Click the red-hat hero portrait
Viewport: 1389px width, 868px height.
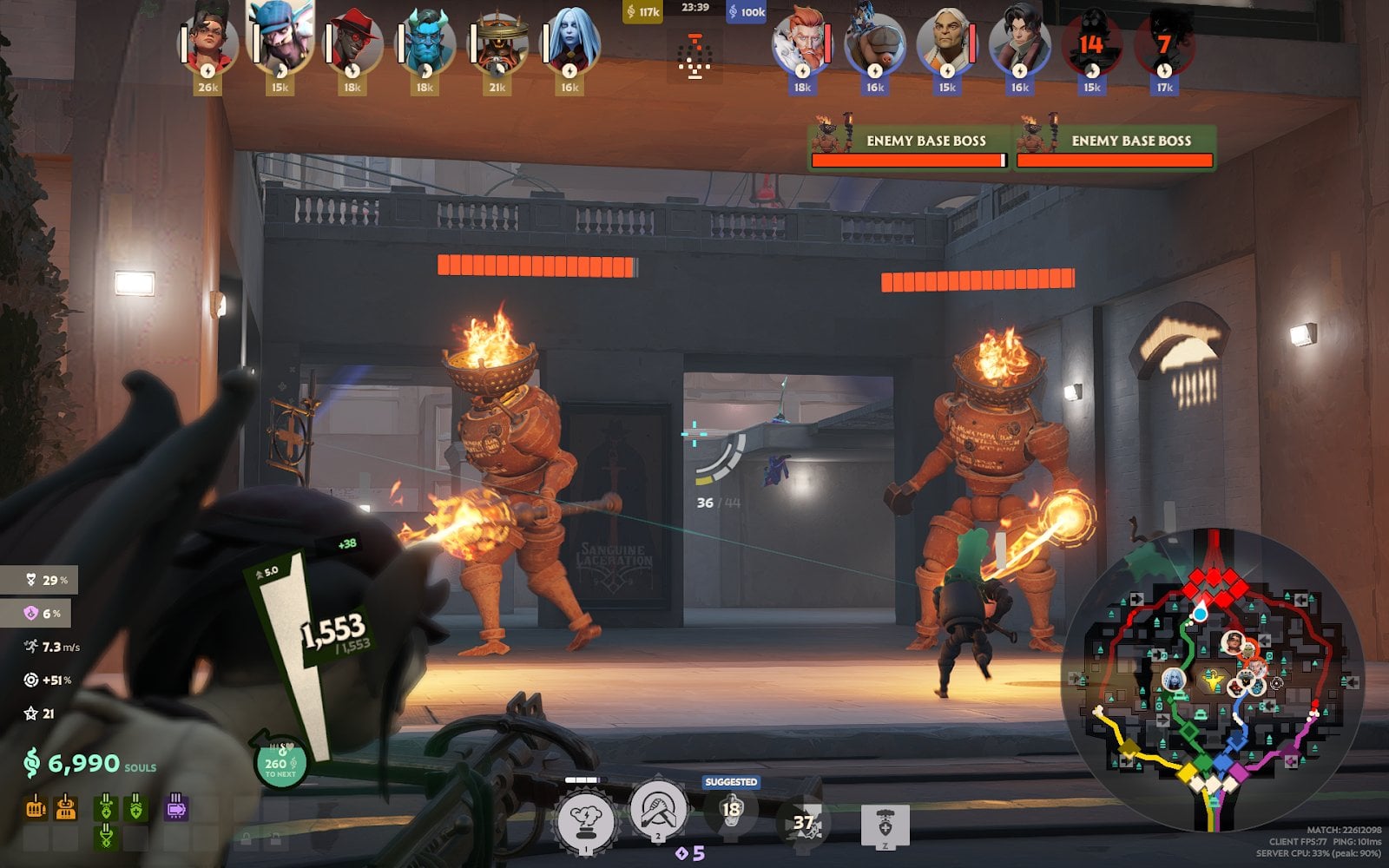(352, 43)
